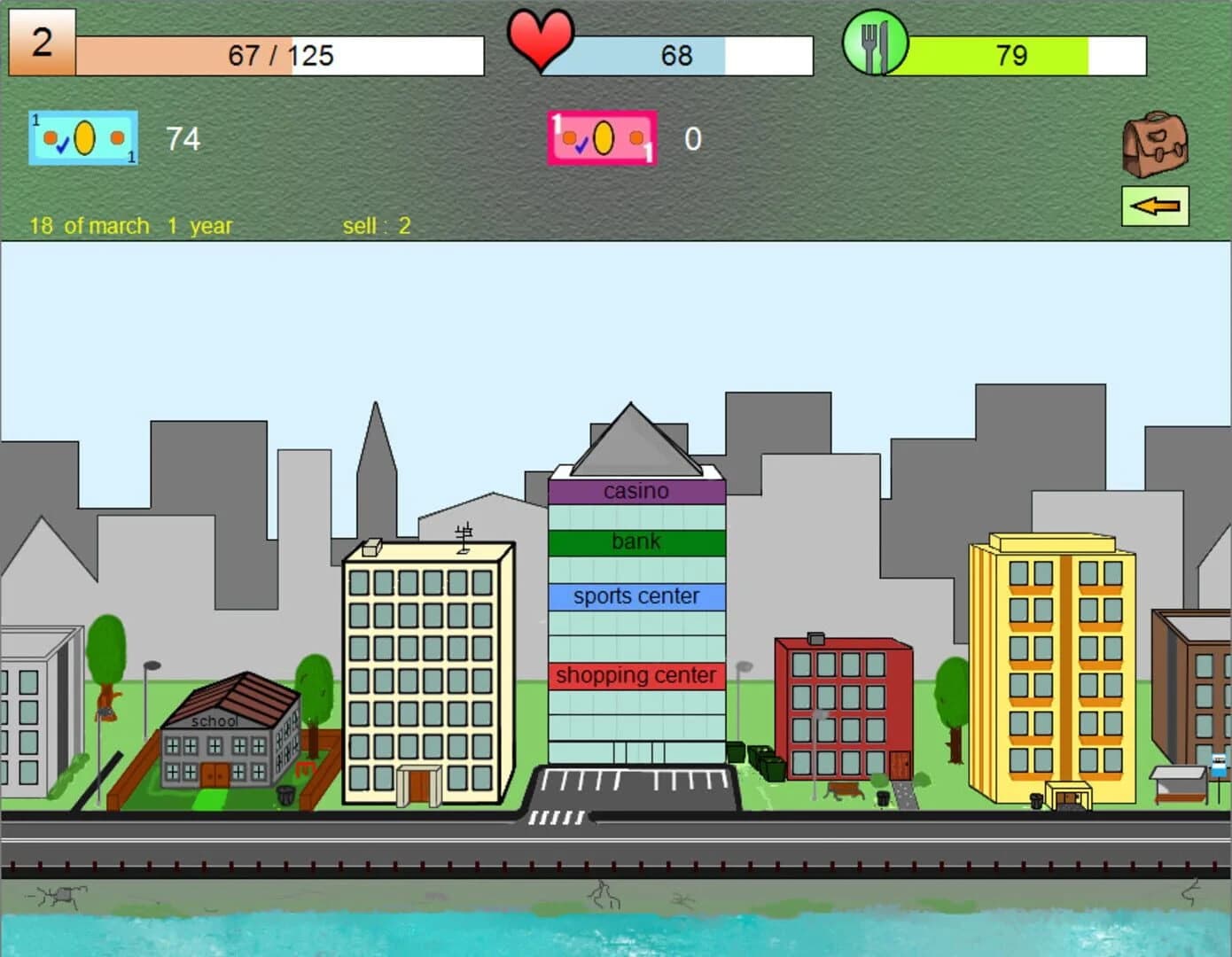Enter the bank floor
The height and width of the screenshot is (957, 1232).
636,541
